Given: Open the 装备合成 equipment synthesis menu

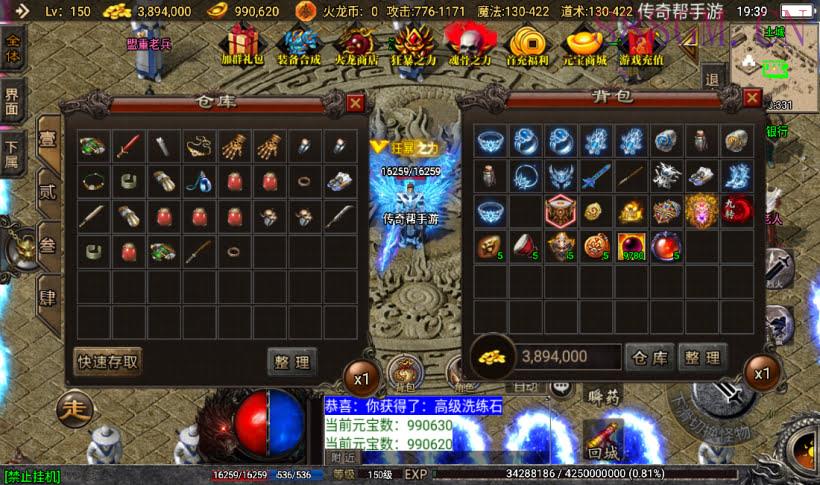Looking at the screenshot, I should (x=297, y=44).
